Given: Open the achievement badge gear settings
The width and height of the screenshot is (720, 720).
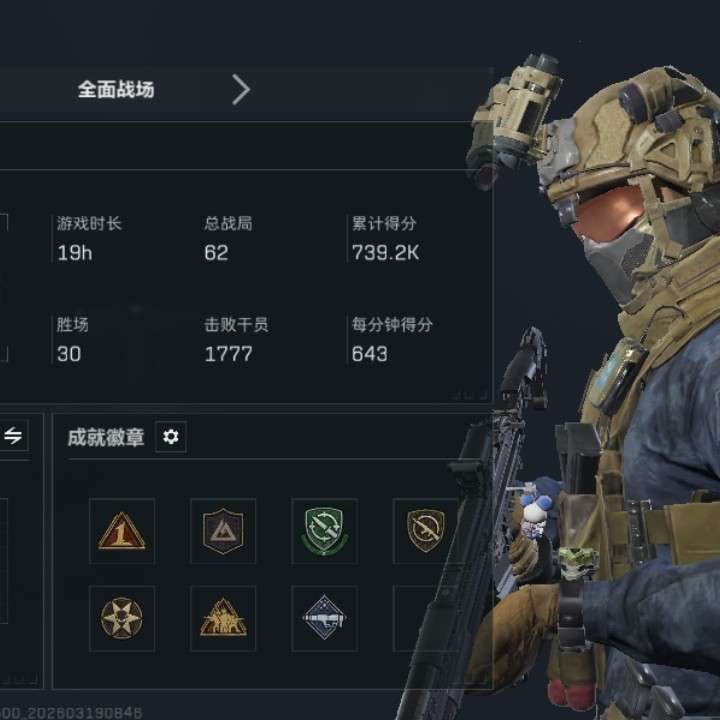Looking at the screenshot, I should point(171,437).
